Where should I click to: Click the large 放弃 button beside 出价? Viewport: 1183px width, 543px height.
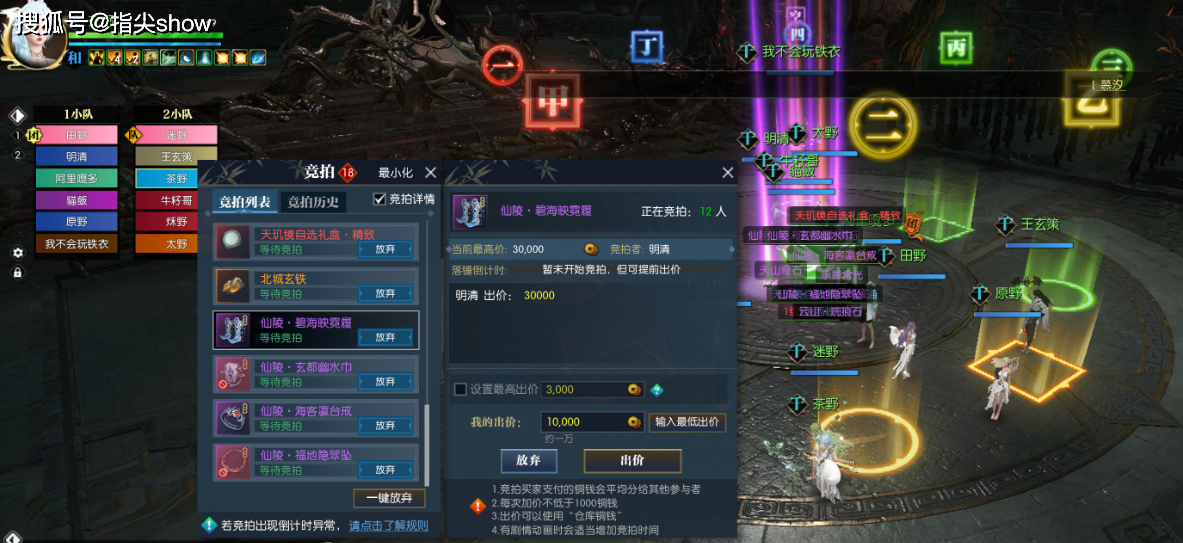coord(528,461)
